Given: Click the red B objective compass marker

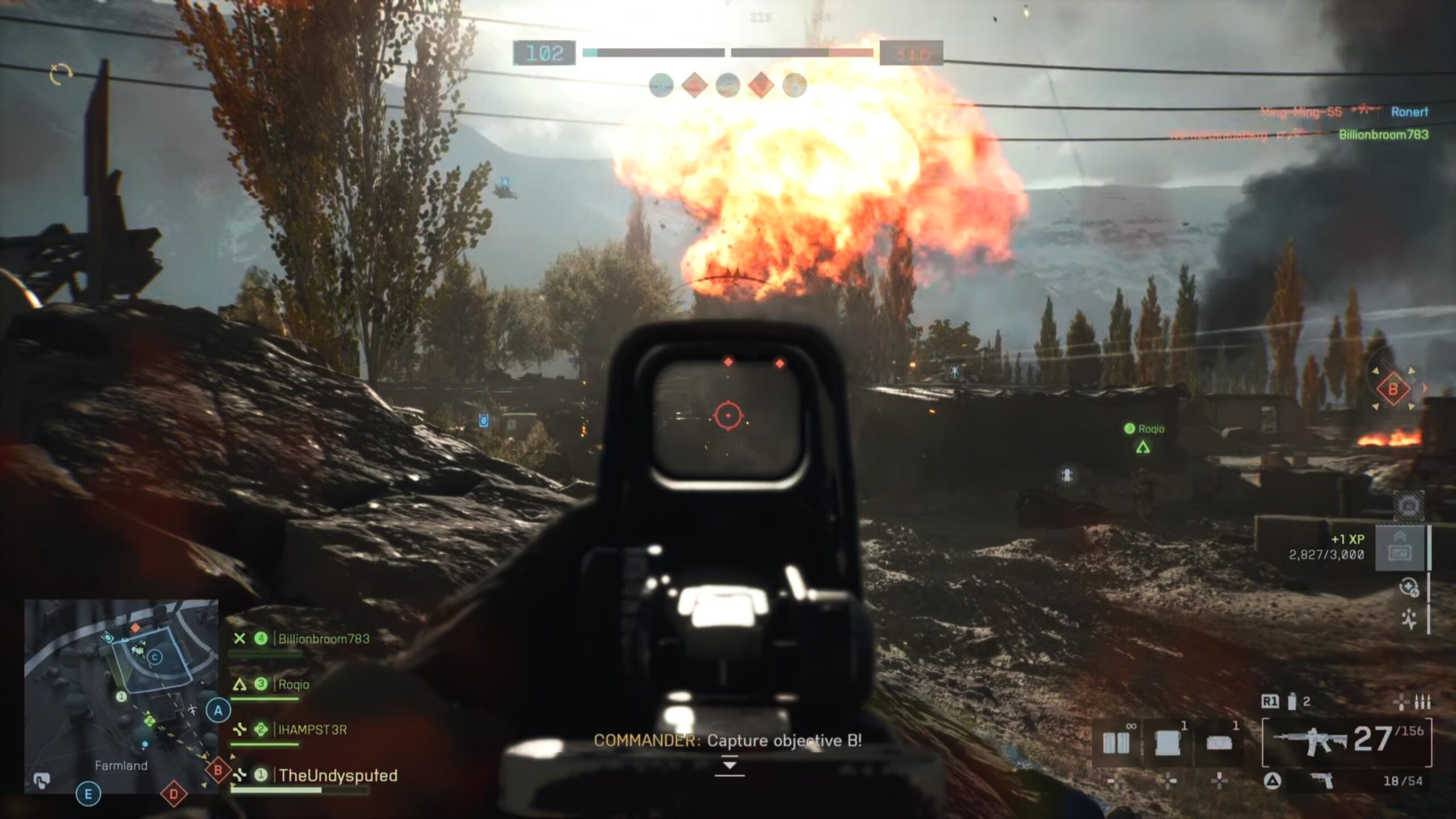Looking at the screenshot, I should click(1393, 390).
